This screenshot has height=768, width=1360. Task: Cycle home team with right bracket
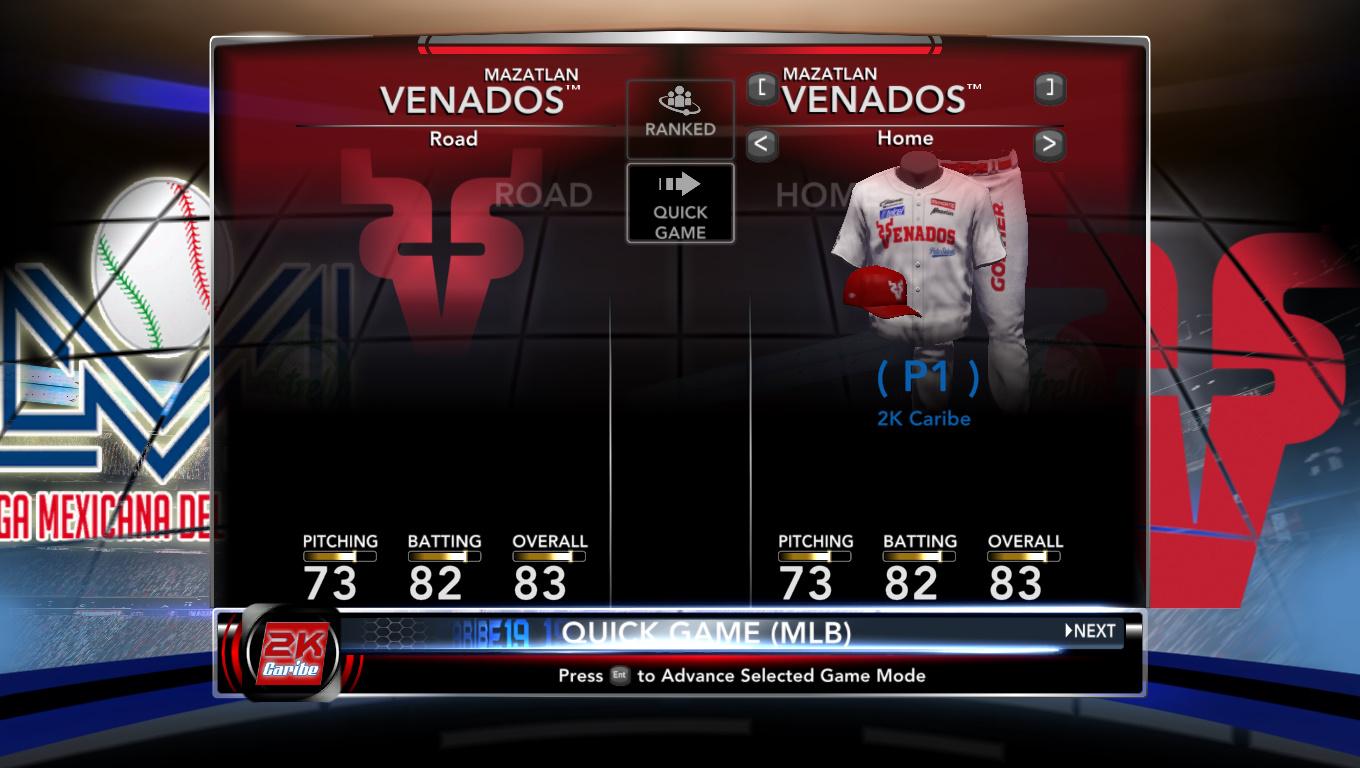click(x=1049, y=87)
